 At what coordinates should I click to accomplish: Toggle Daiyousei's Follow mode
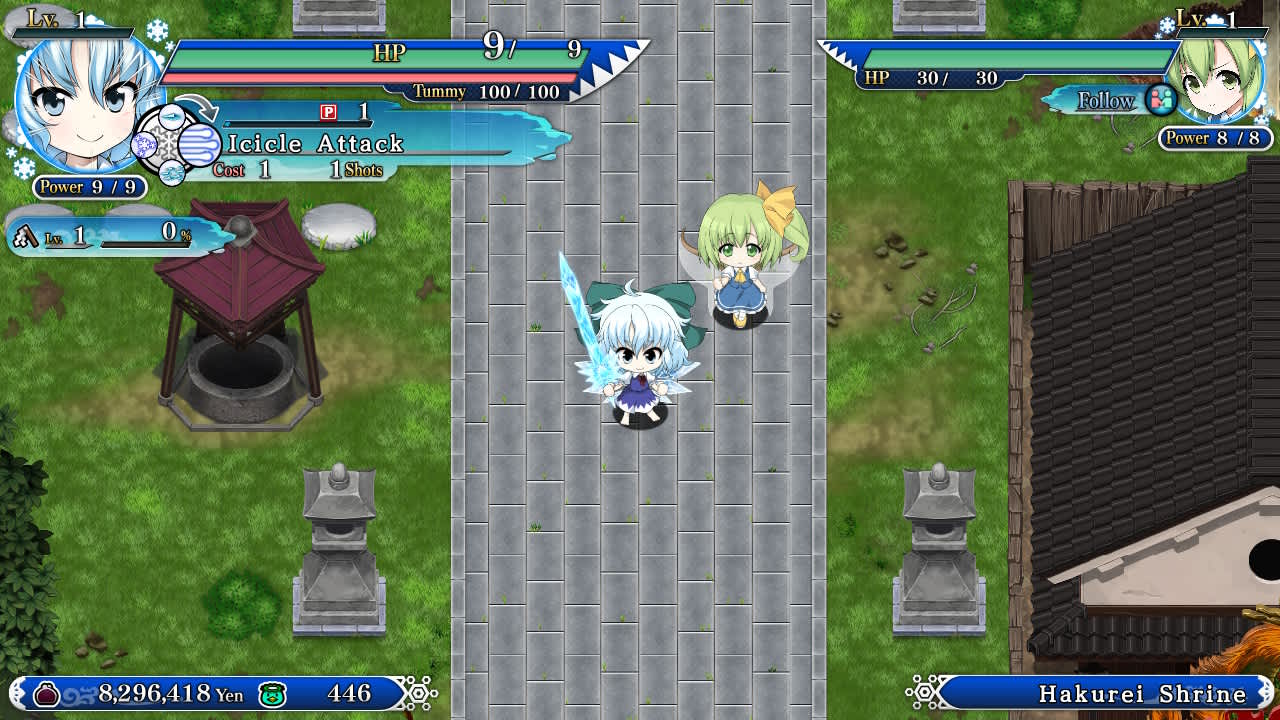coord(1110,101)
